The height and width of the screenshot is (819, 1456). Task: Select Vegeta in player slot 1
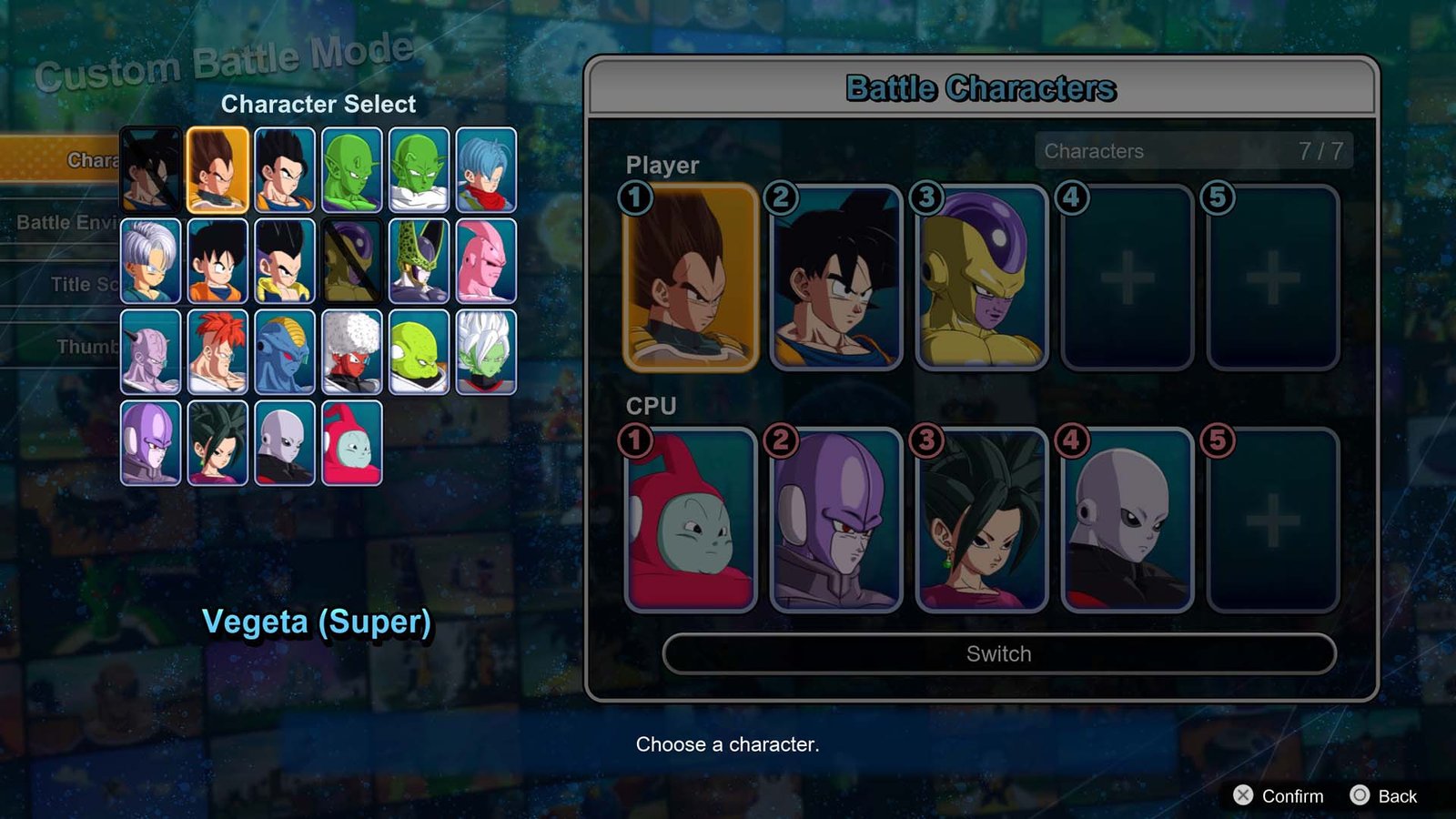click(691, 278)
